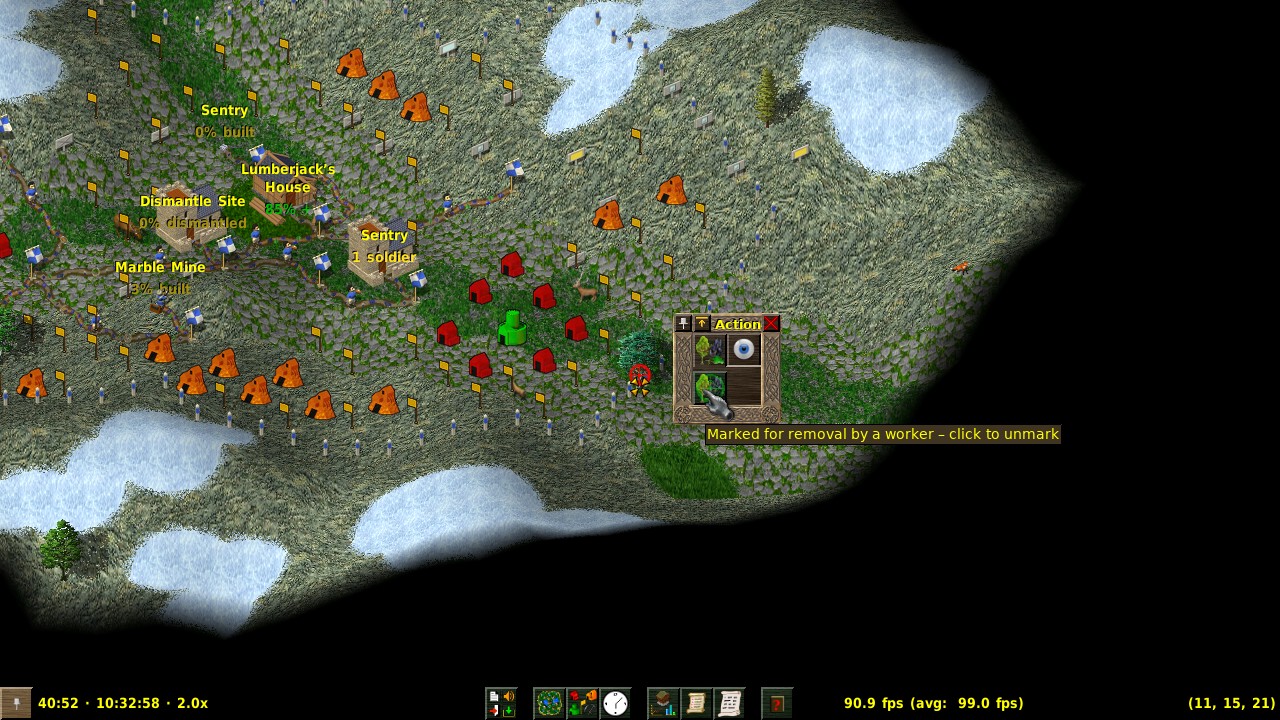Image resolution: width=1280 pixels, height=720 pixels.
Task: Open the help encyclopedia with the question mark
Action: tap(777, 703)
